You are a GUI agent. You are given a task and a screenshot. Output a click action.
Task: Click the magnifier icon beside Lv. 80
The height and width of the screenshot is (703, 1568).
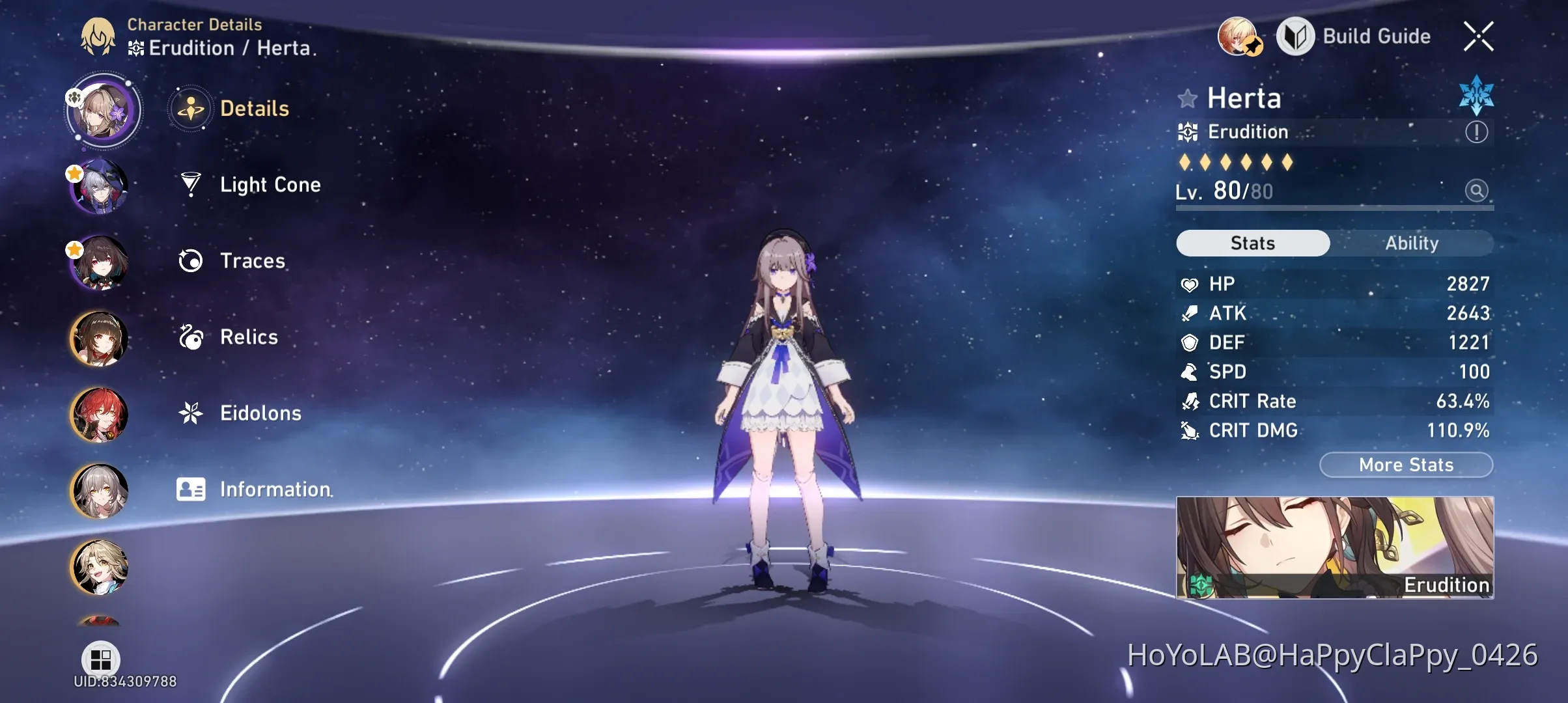click(1477, 190)
